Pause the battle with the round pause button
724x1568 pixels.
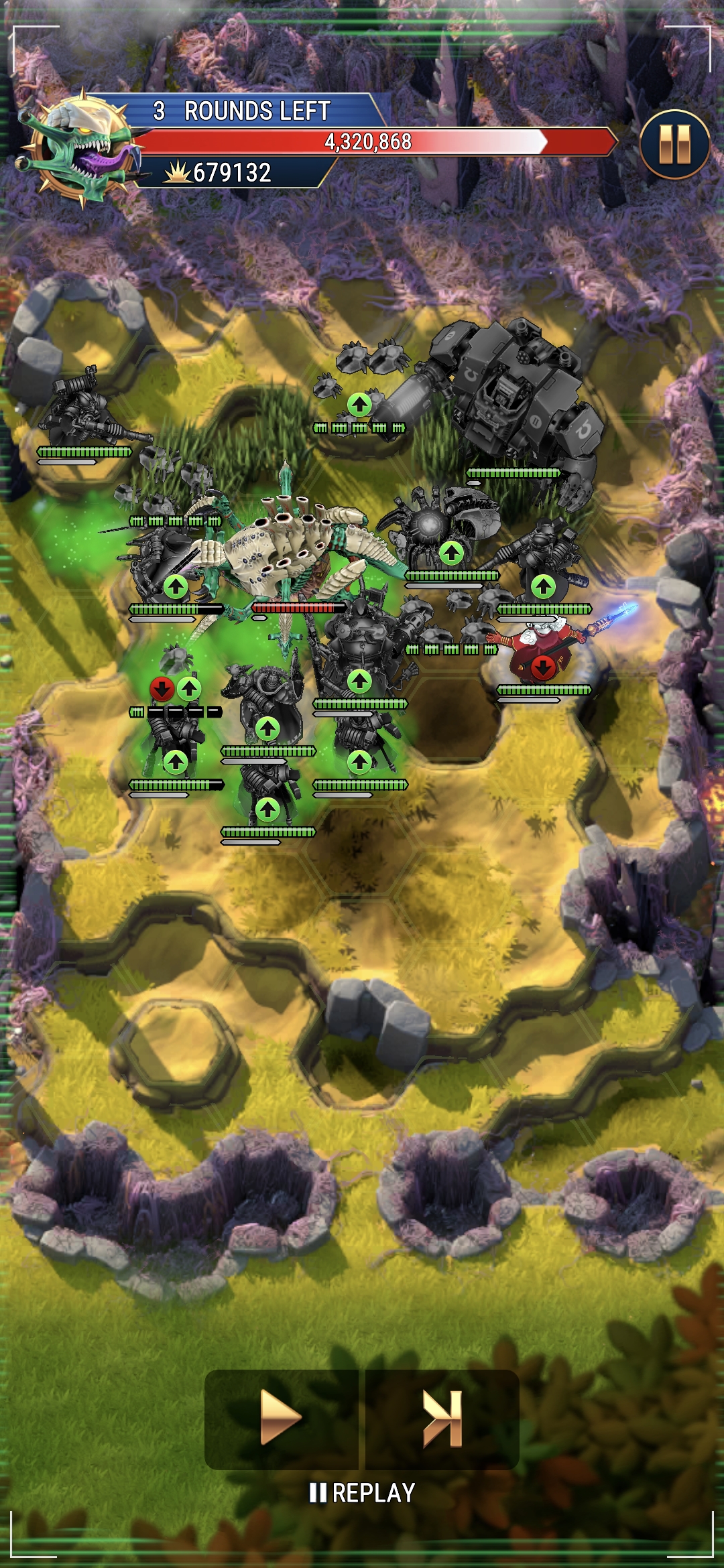[x=674, y=144]
